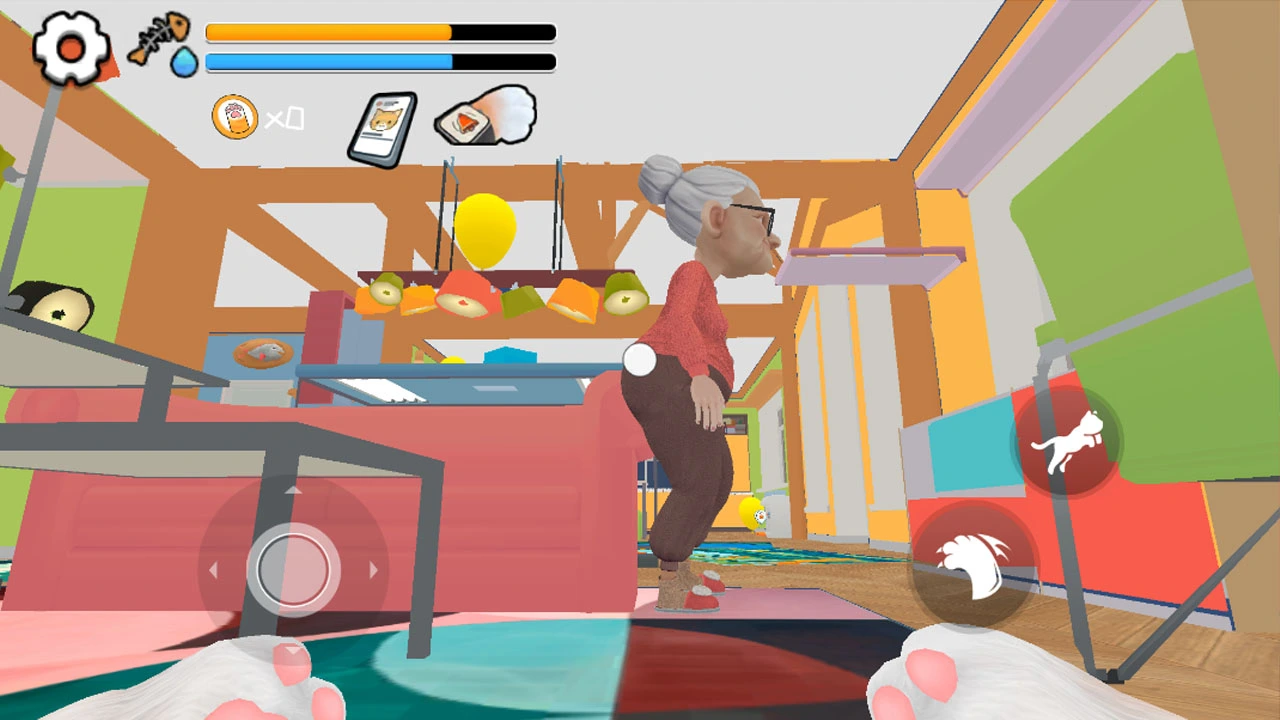Tap the virtual joystick center knob
Viewport: 1280px width, 720px height.
coord(293,569)
